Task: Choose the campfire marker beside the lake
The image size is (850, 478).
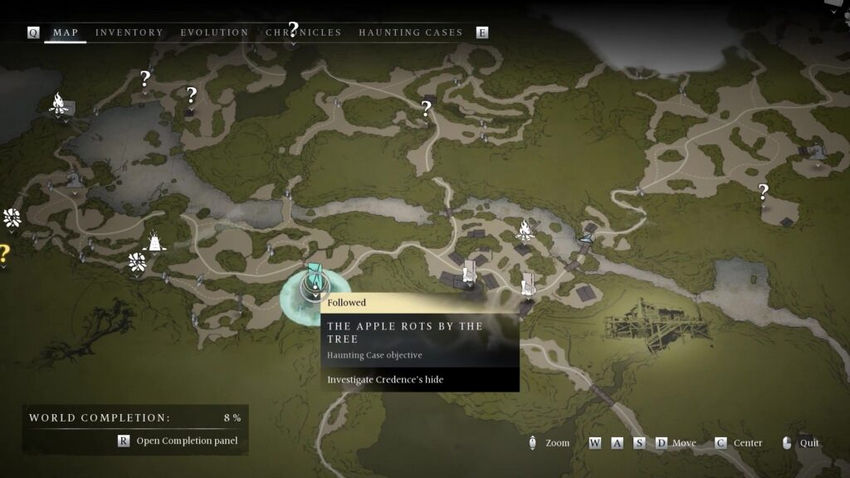Action: pos(59,102)
